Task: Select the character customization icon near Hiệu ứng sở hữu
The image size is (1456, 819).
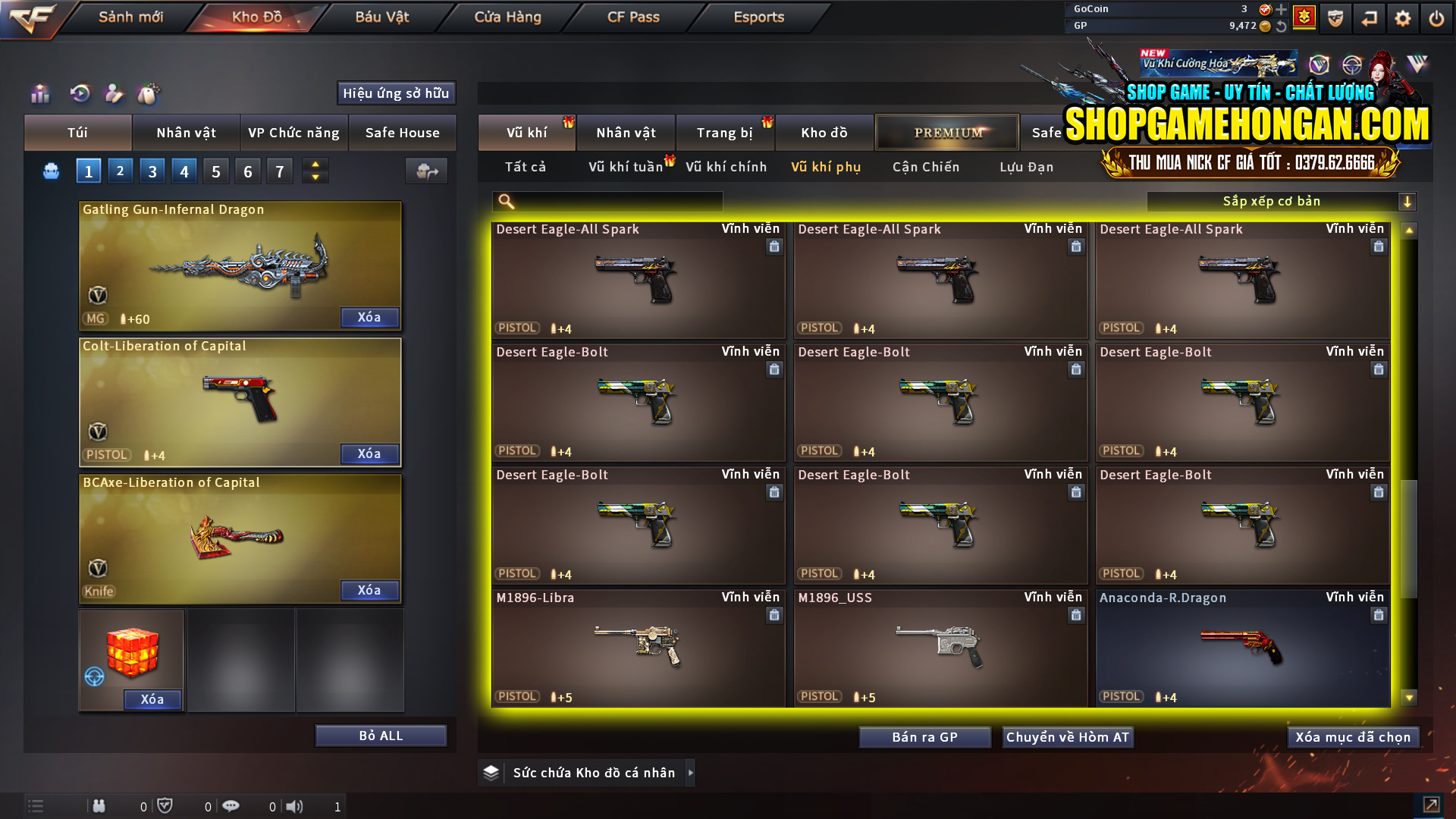Action: [115, 94]
